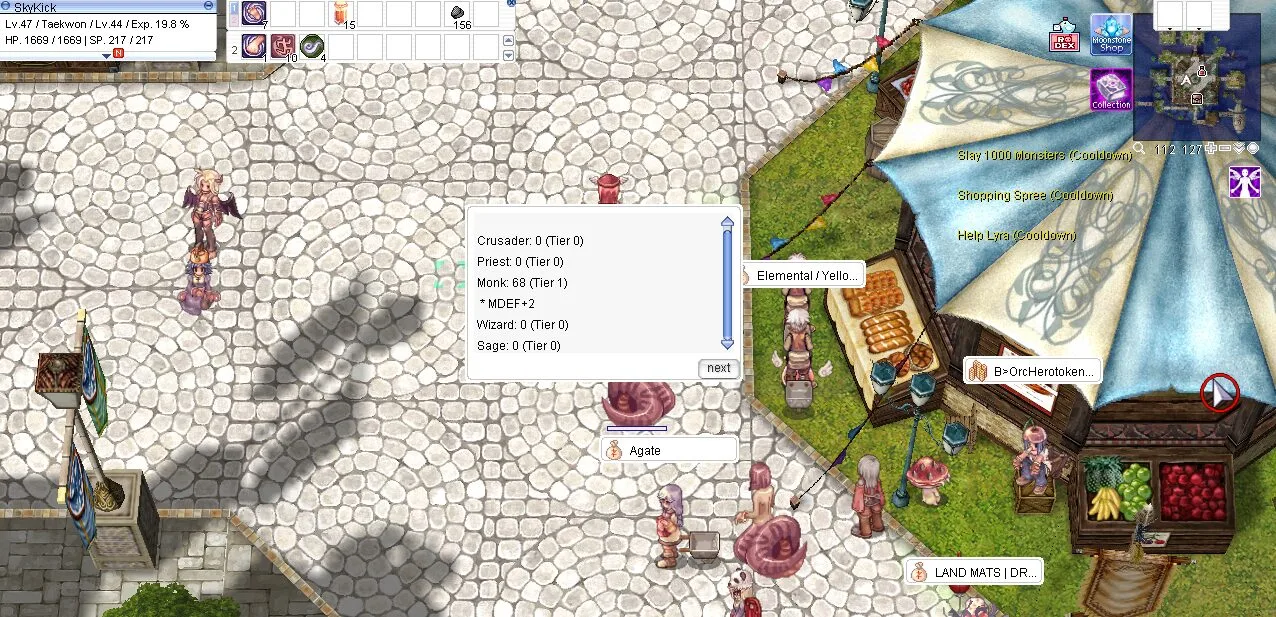Minimize the SkyKick status window
Viewport: 1276px width, 617px height.
click(207, 6)
